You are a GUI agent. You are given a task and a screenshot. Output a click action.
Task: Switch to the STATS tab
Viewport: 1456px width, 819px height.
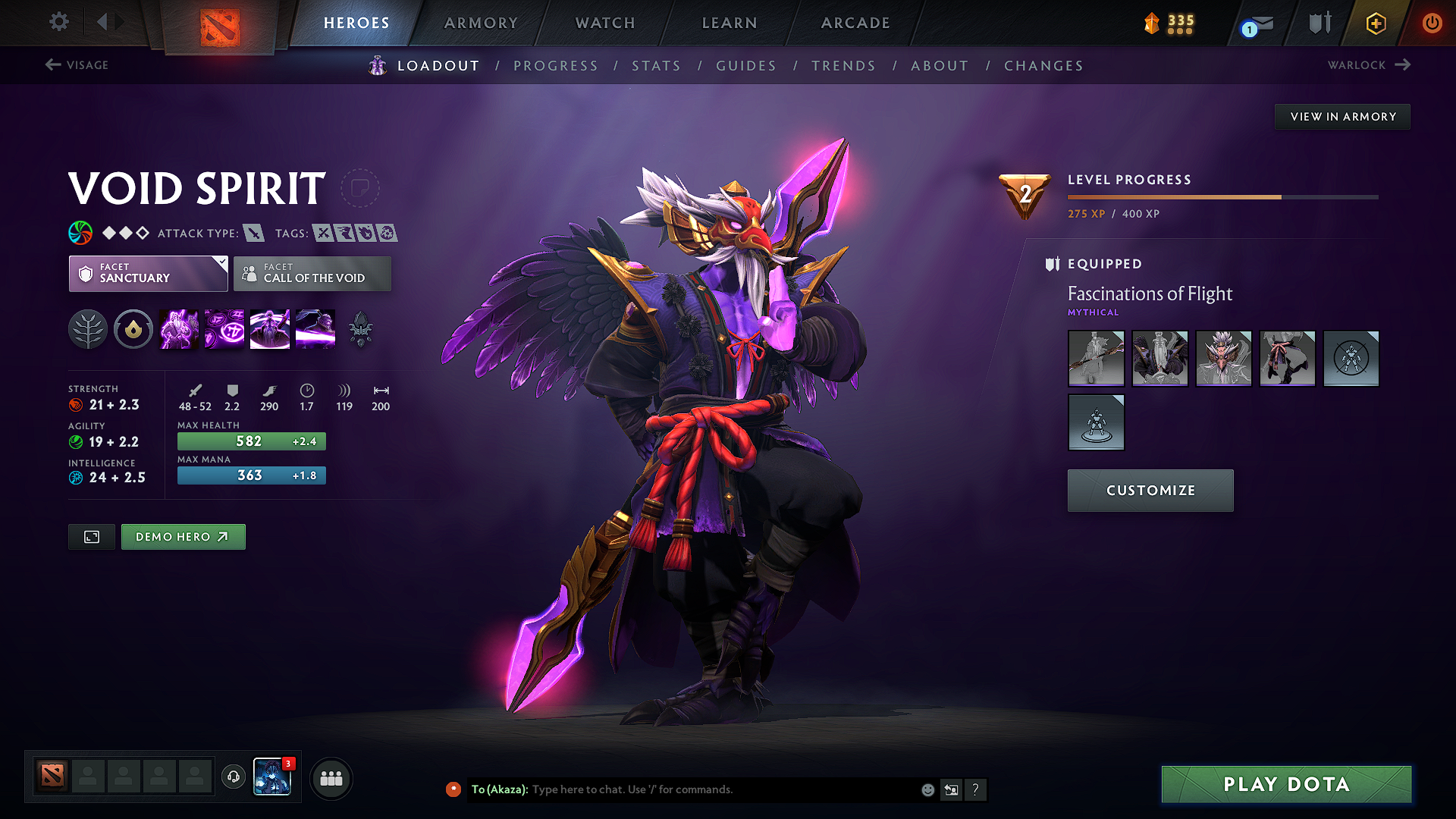(656, 66)
